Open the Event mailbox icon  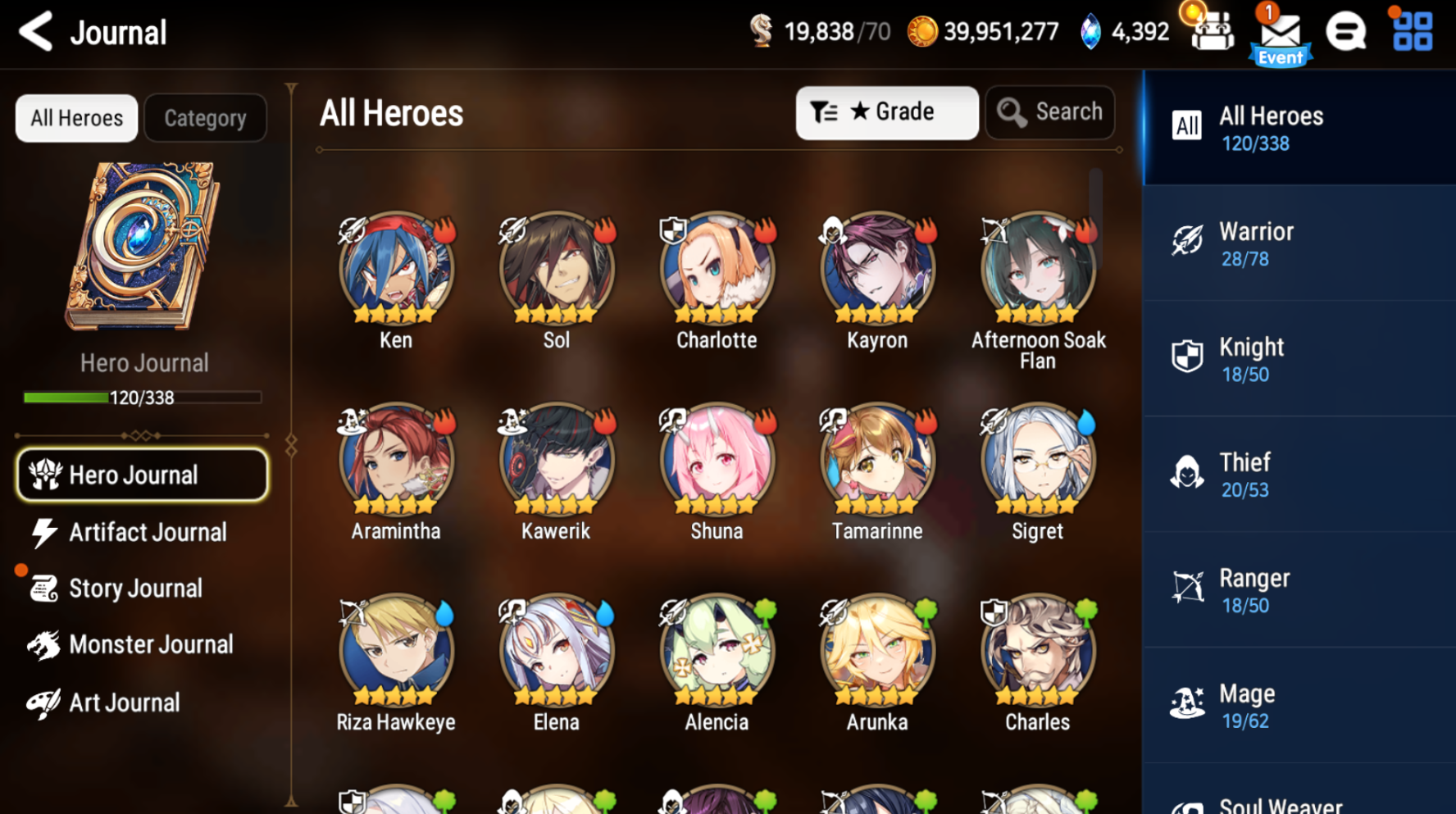coord(1280,35)
